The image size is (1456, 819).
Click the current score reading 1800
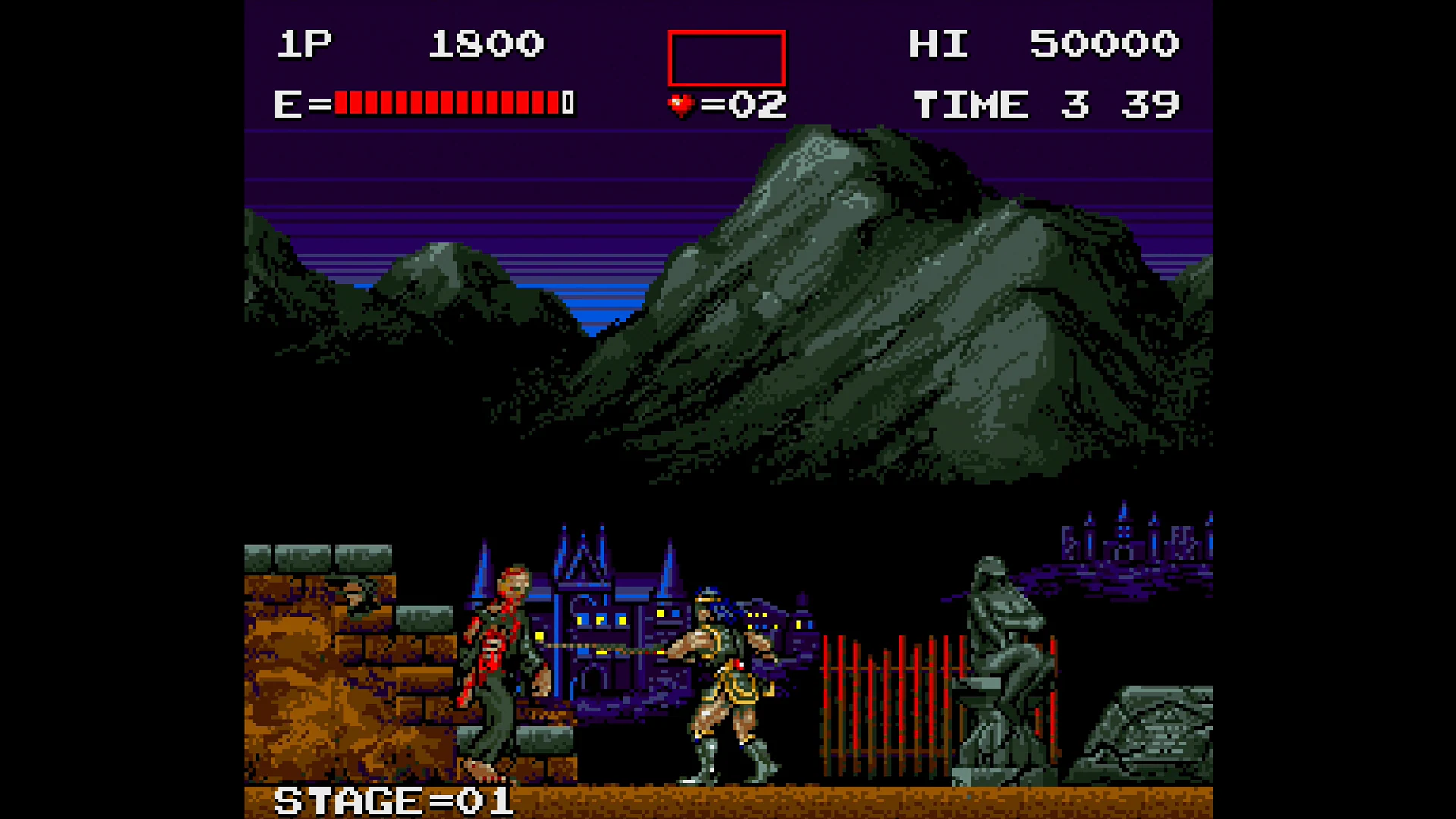click(x=485, y=43)
